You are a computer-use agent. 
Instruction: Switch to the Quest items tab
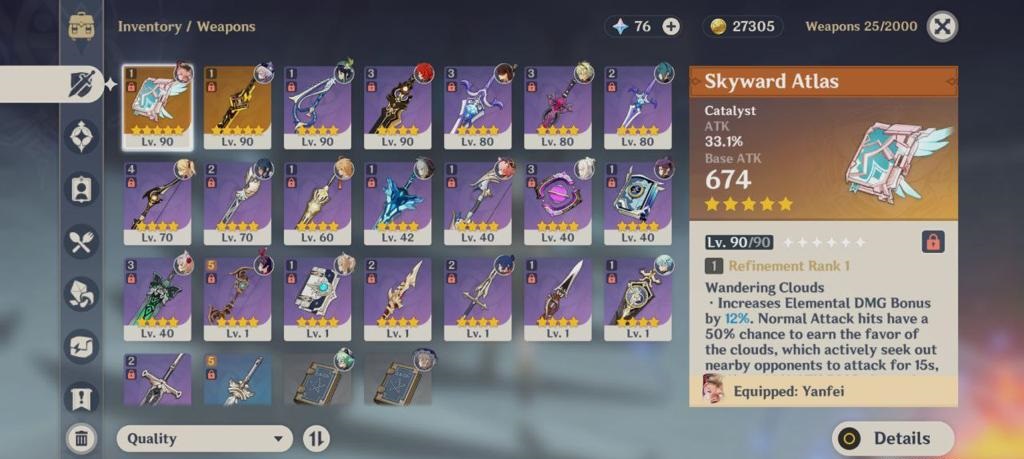(81, 398)
